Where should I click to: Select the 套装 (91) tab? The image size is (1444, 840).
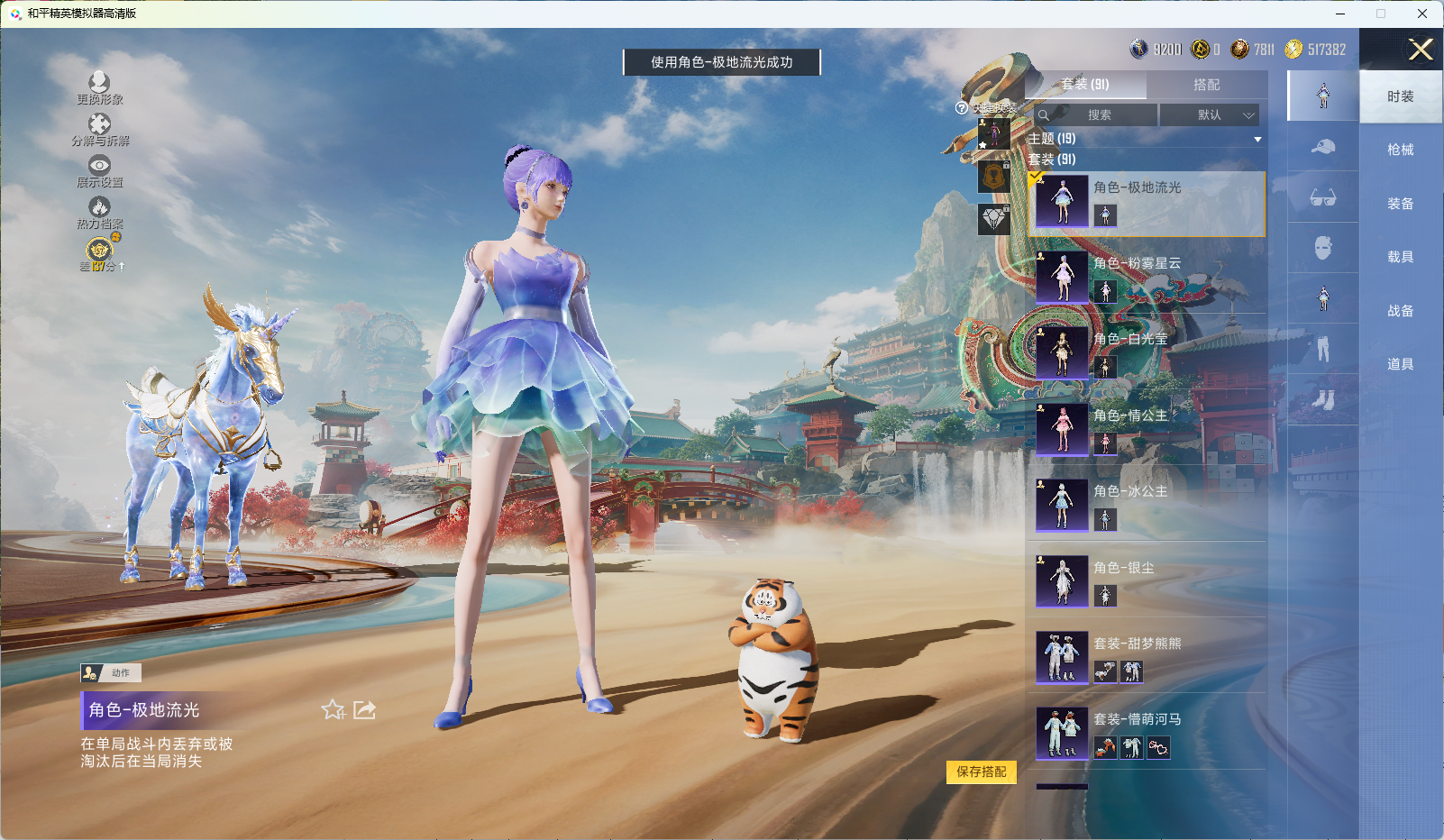[1085, 85]
